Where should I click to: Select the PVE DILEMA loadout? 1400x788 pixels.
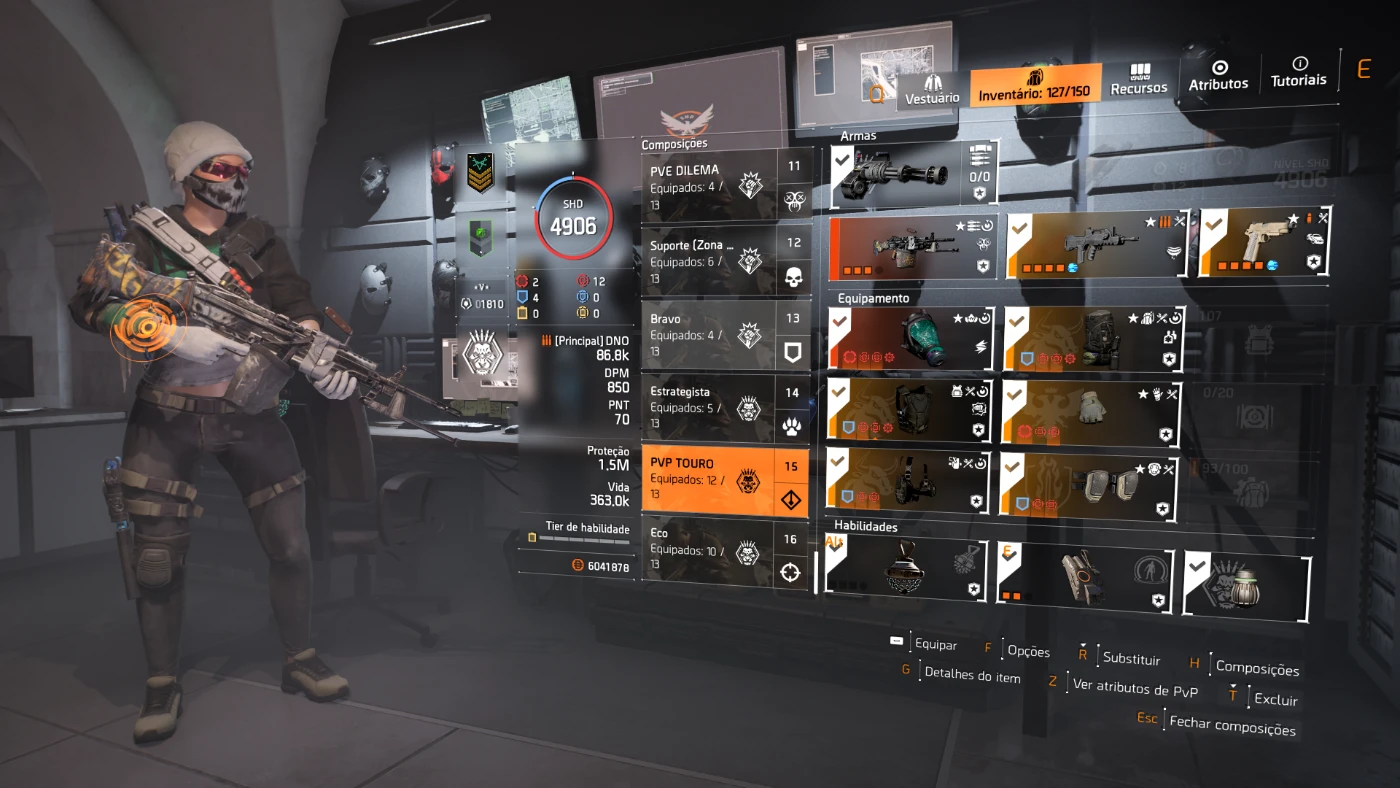click(x=710, y=185)
